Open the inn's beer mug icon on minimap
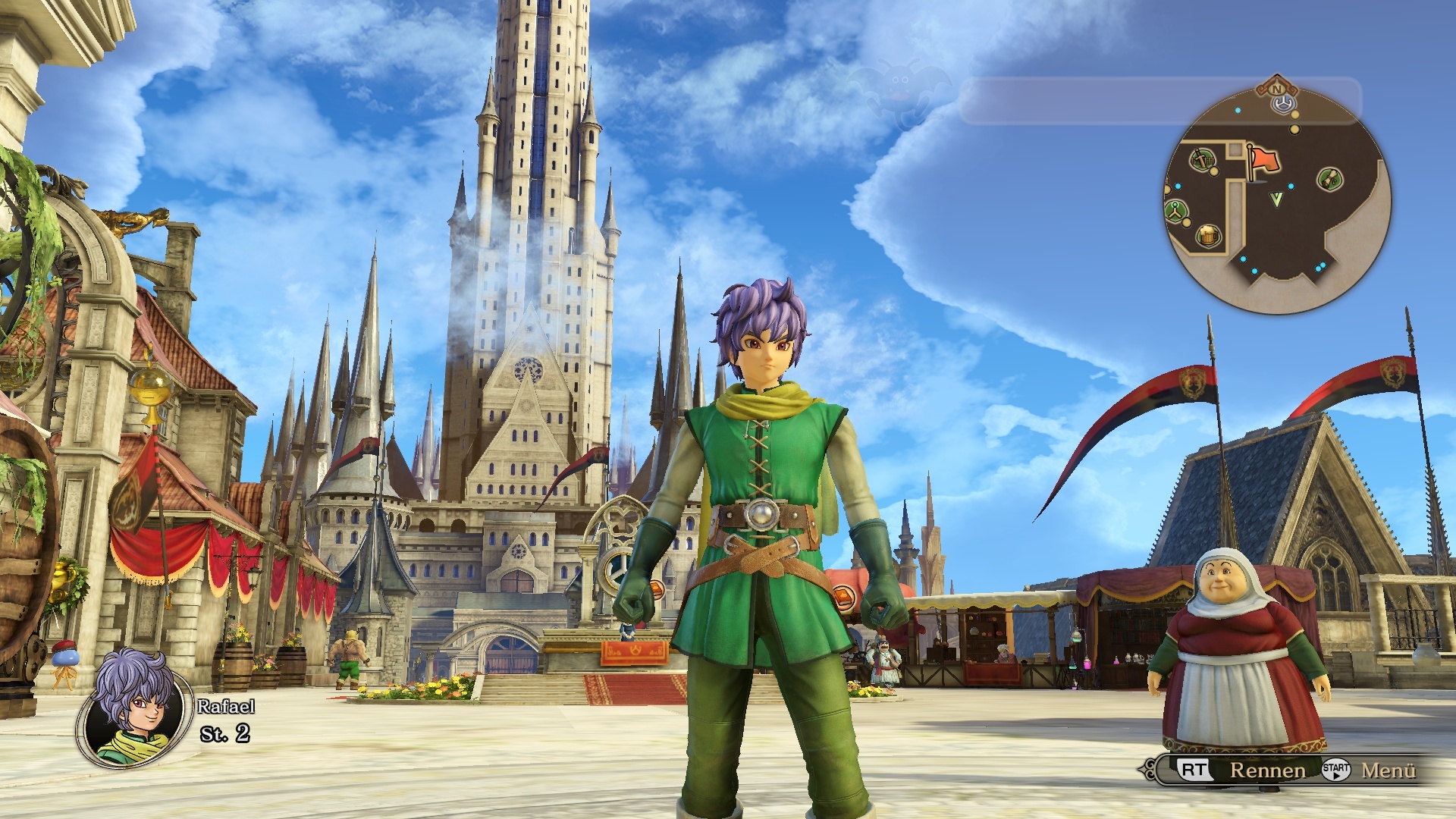 tap(1209, 235)
